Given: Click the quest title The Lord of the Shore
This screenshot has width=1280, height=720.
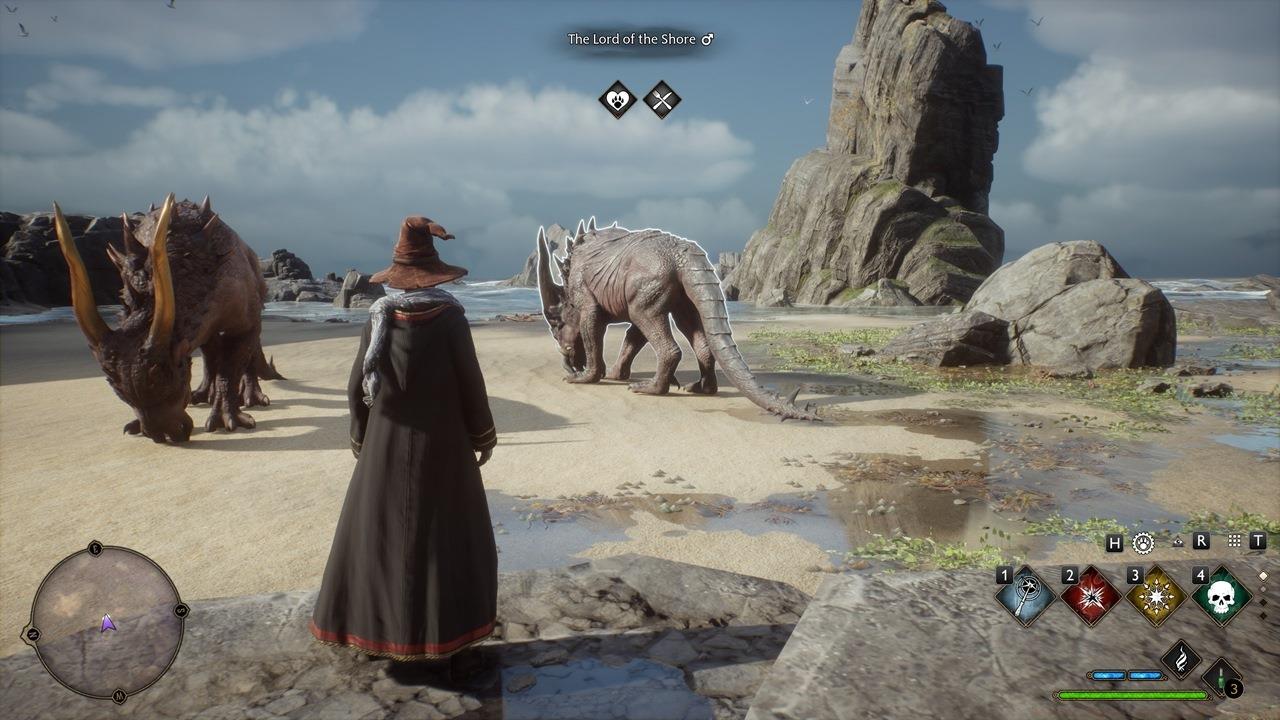Looking at the screenshot, I should 636,39.
